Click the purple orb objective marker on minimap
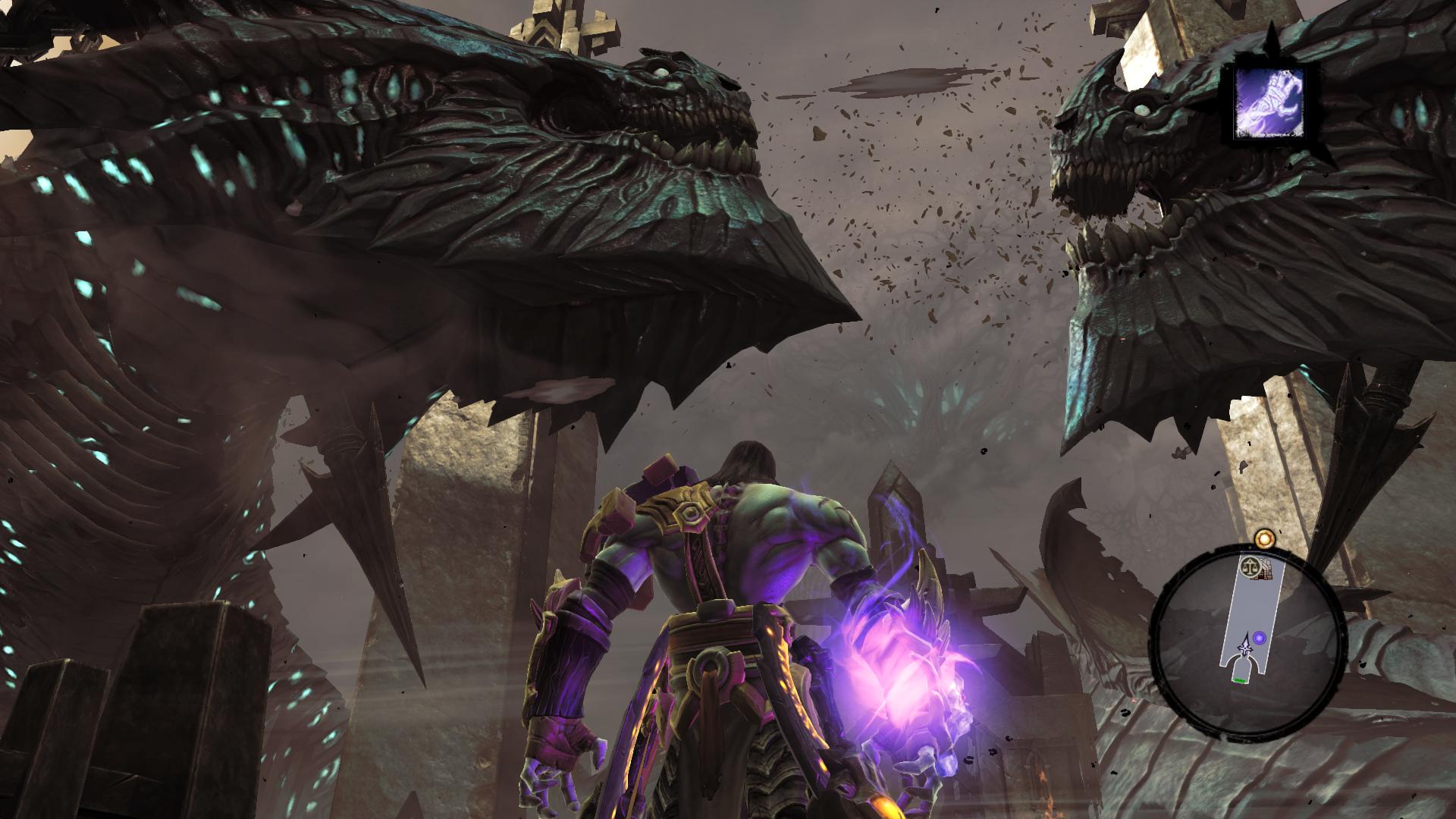This screenshot has width=1456, height=819. pos(1260,638)
